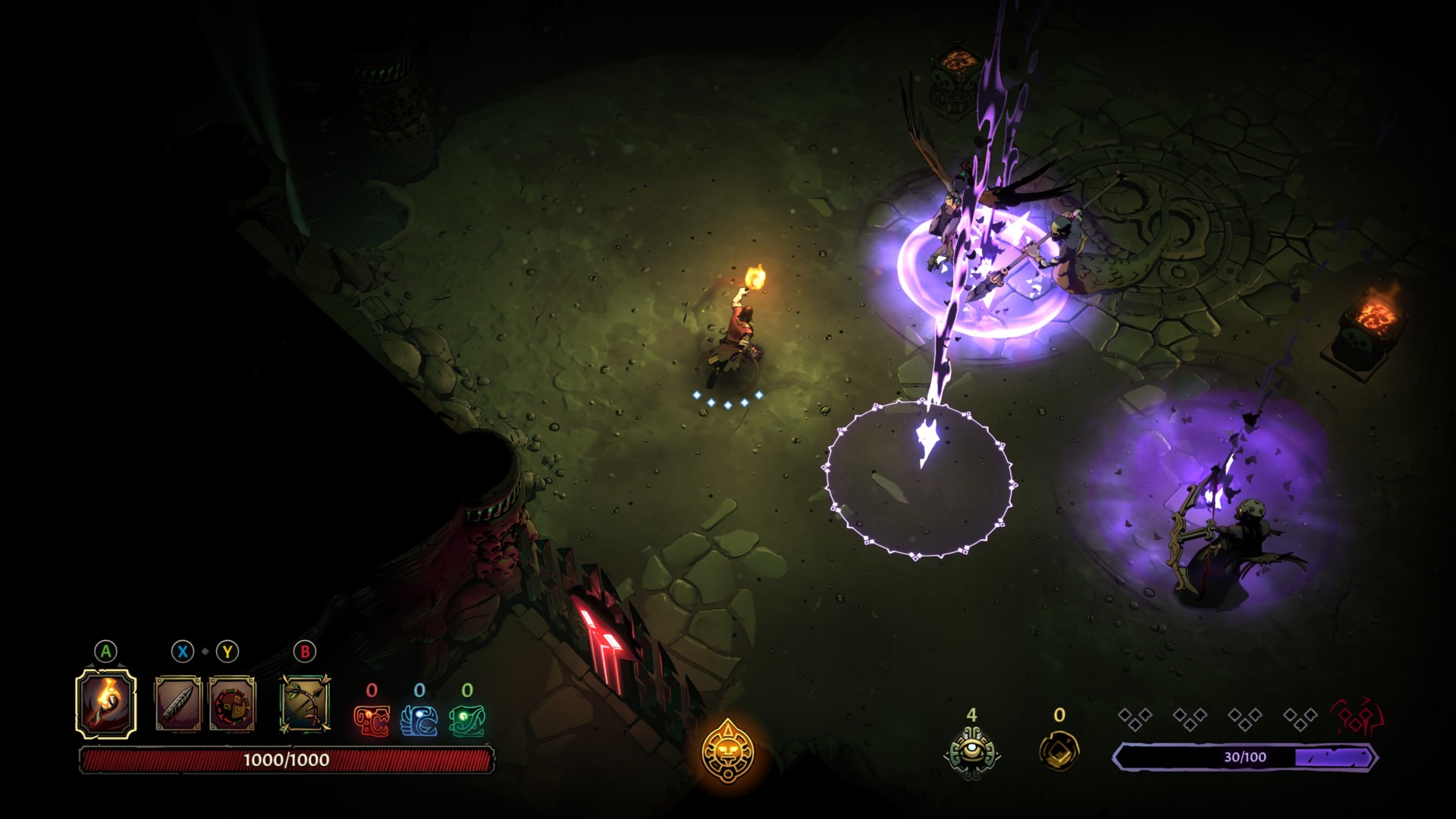Click the red jaguar glyph icon
The width and height of the screenshot is (1456, 819).
pyautogui.click(x=372, y=720)
